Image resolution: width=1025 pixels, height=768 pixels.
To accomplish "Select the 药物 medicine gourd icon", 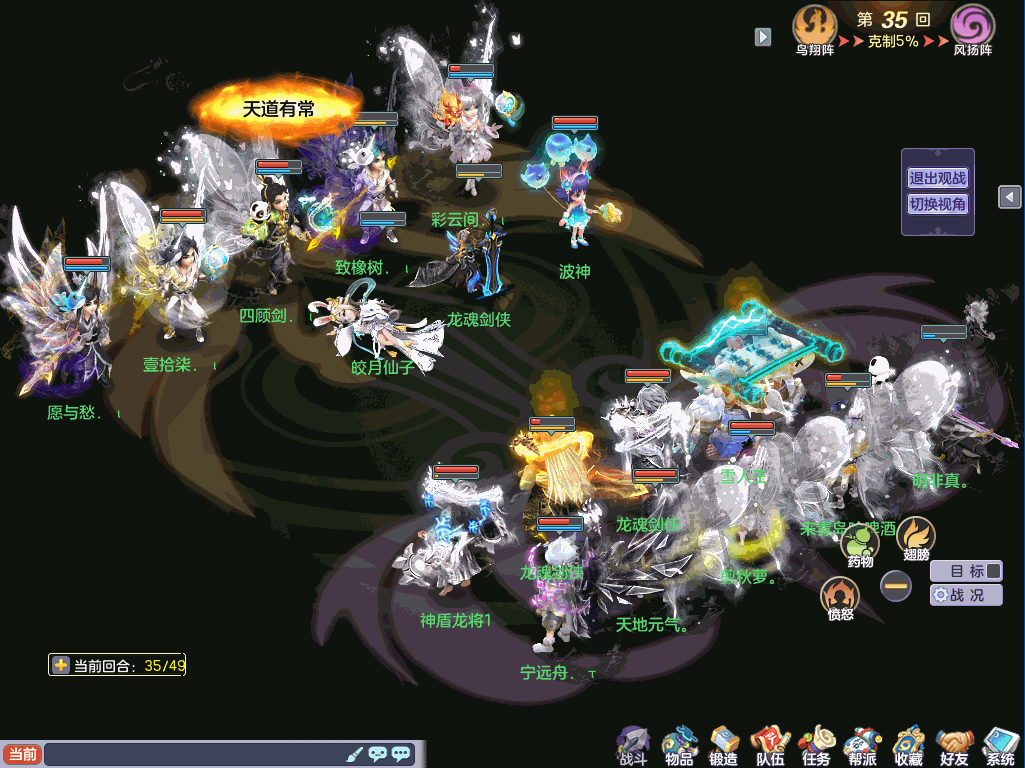I will coord(860,545).
